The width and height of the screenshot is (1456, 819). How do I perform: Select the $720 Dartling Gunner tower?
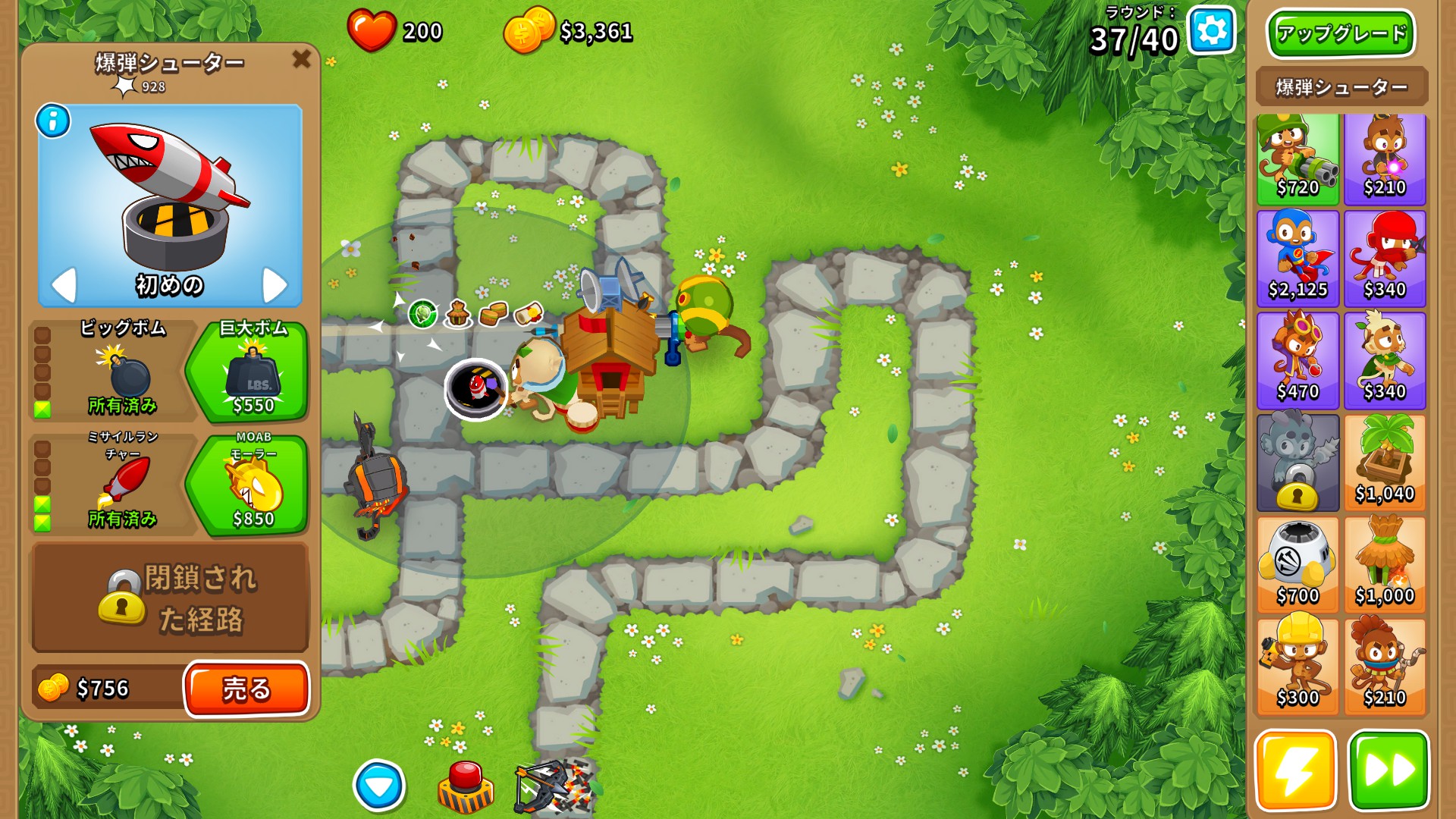click(x=1298, y=159)
